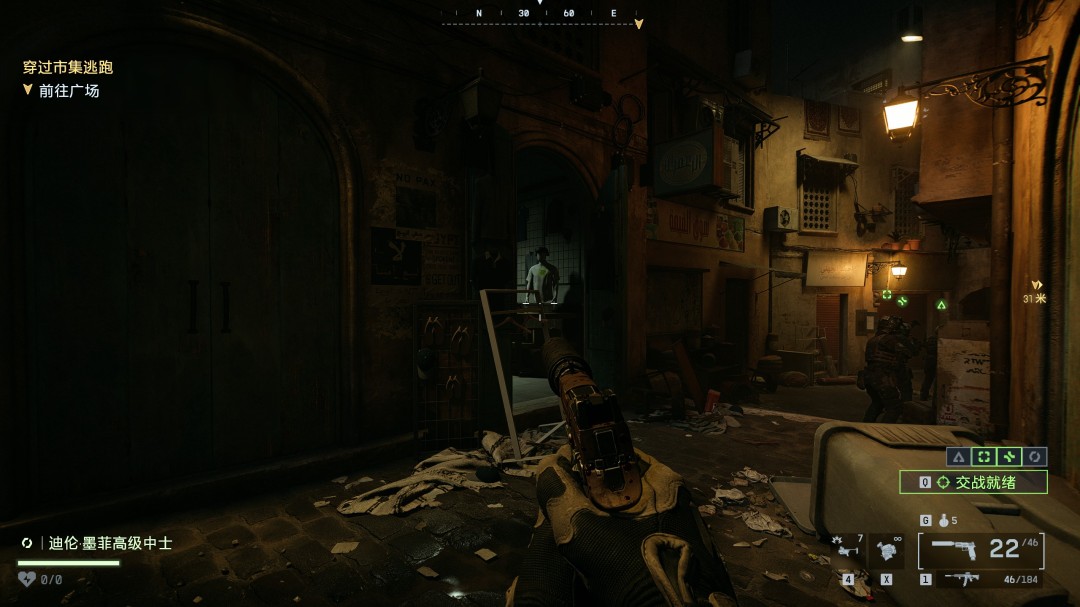The height and width of the screenshot is (607, 1080).
Task: Click the green triangle squadmate world marker
Action: (941, 303)
